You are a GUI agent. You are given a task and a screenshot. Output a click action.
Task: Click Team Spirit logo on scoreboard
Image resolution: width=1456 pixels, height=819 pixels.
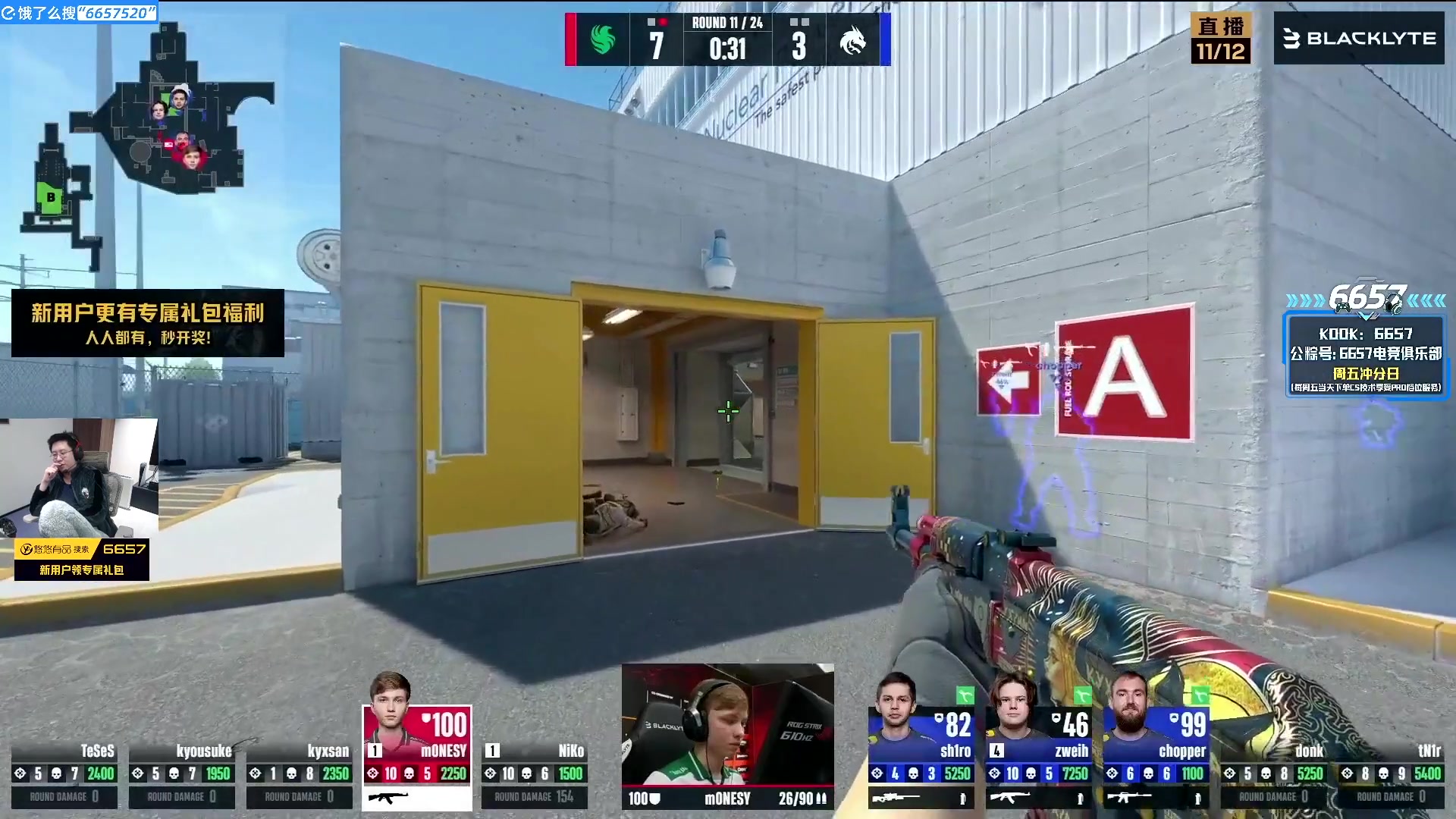coord(852,39)
